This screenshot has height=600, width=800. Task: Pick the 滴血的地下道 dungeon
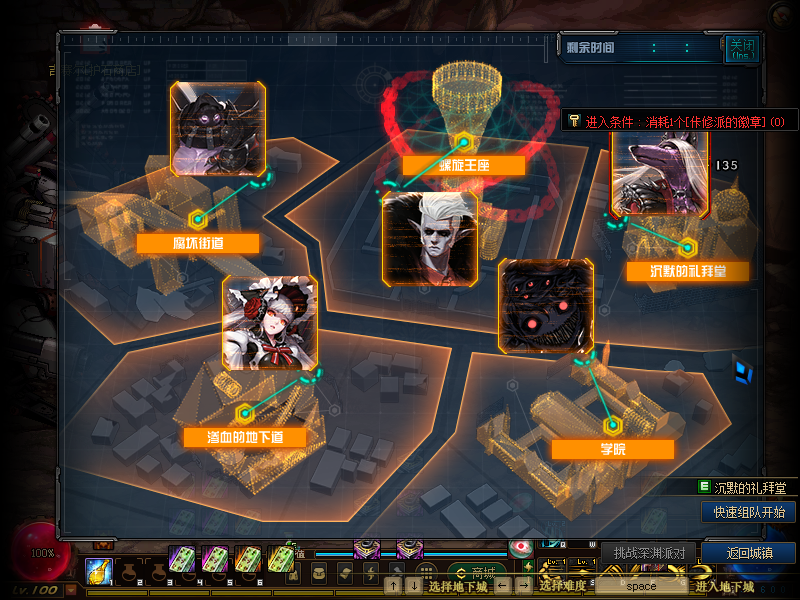(244, 437)
